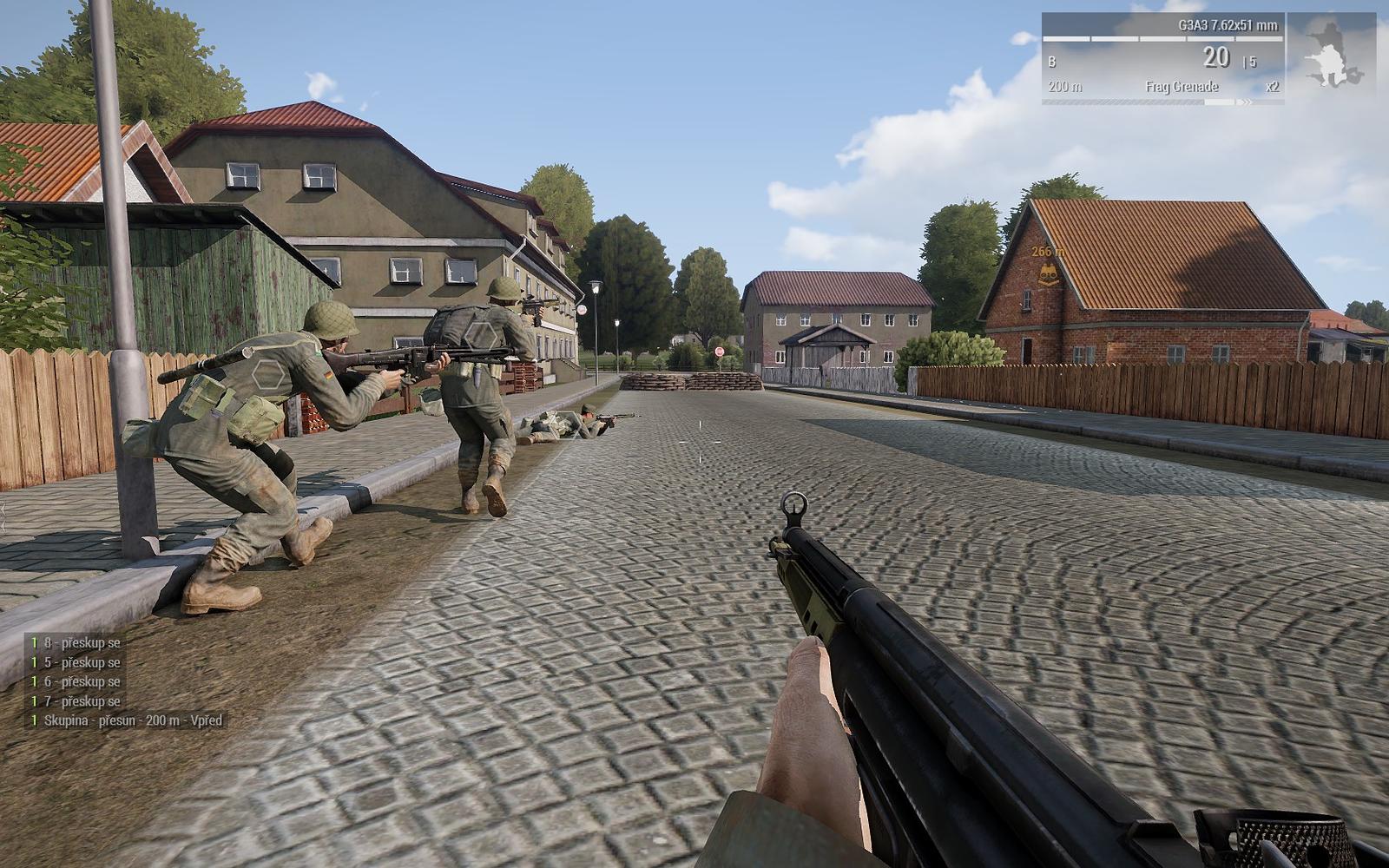Click the magazine count '|5' icon
Image resolution: width=1389 pixels, height=868 pixels.
tap(1250, 61)
